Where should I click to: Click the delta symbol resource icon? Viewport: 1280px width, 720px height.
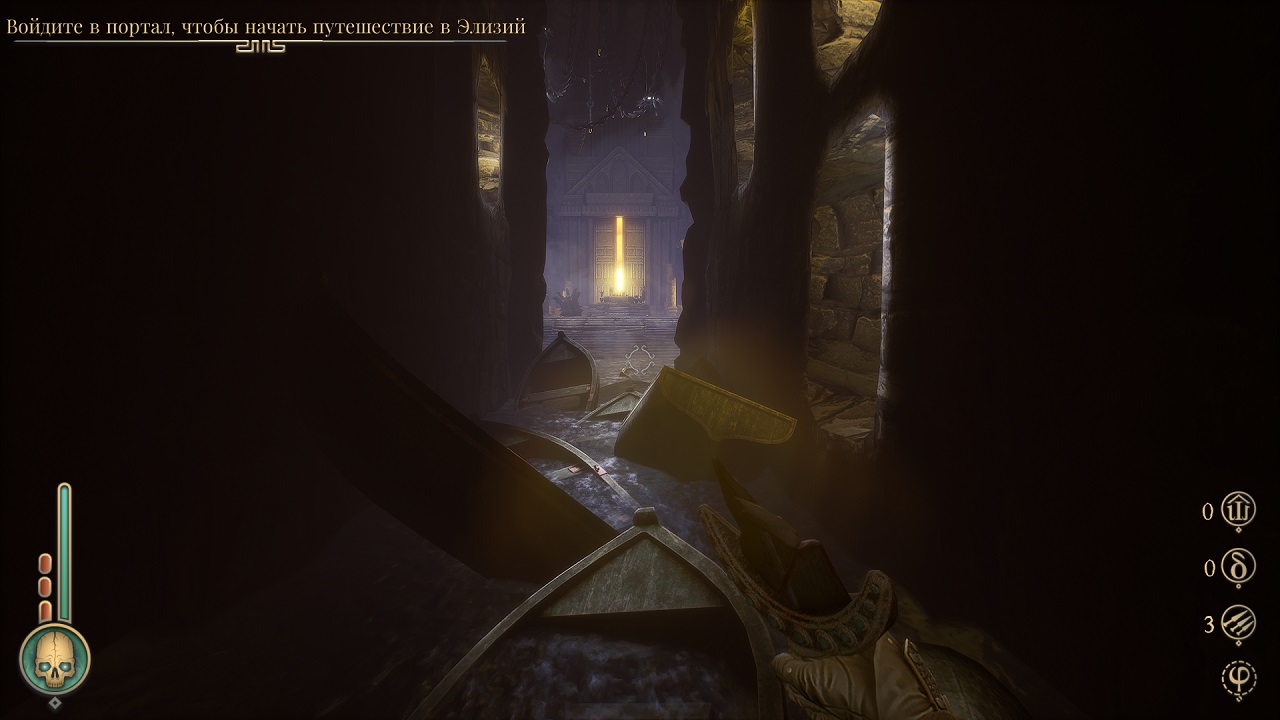point(1239,568)
